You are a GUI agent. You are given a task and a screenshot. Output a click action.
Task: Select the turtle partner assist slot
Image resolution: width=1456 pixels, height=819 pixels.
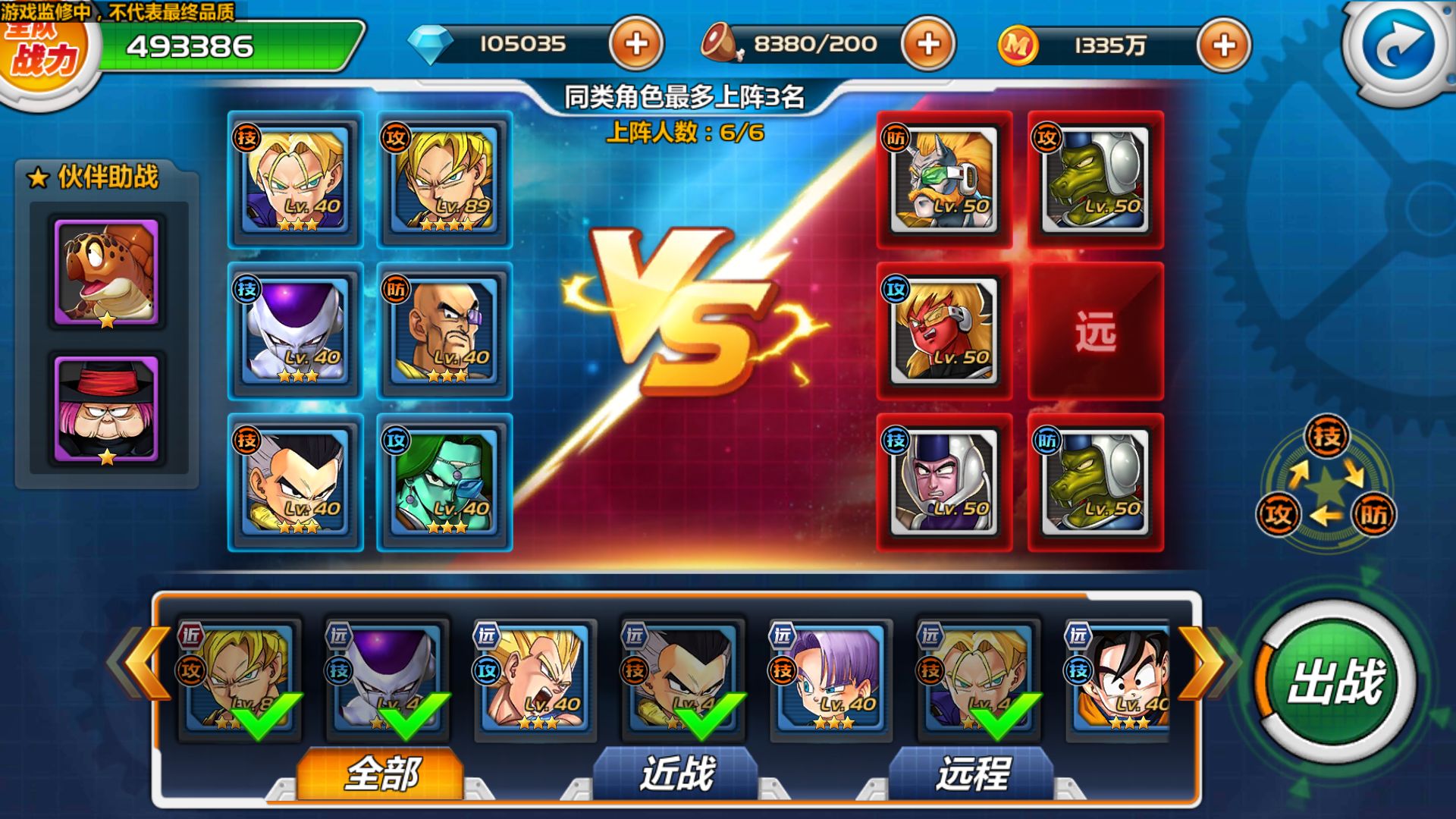tap(107, 273)
